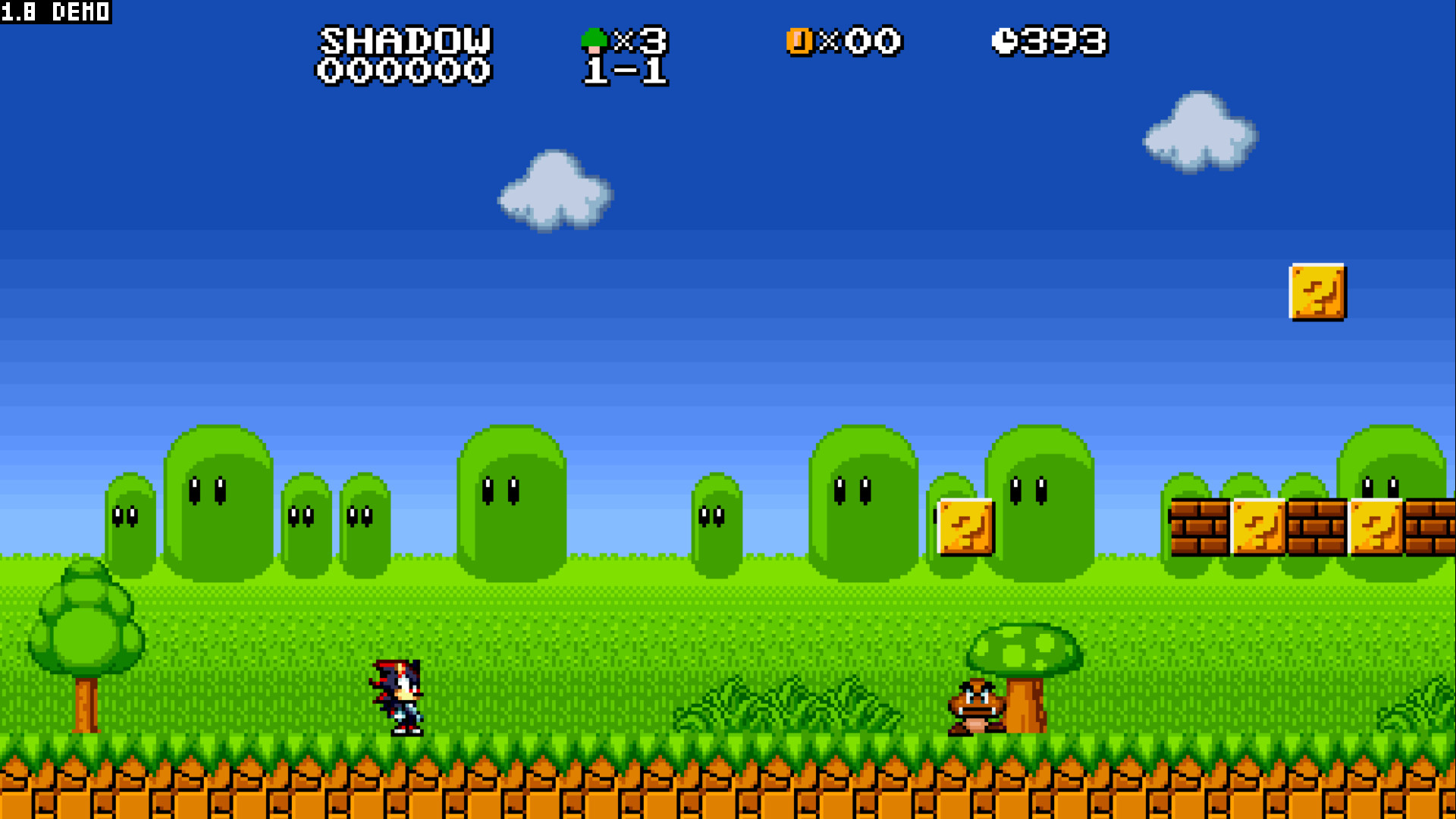Click the 1-1 level indicator
Viewport: 1456px width, 819px height.
tap(623, 71)
